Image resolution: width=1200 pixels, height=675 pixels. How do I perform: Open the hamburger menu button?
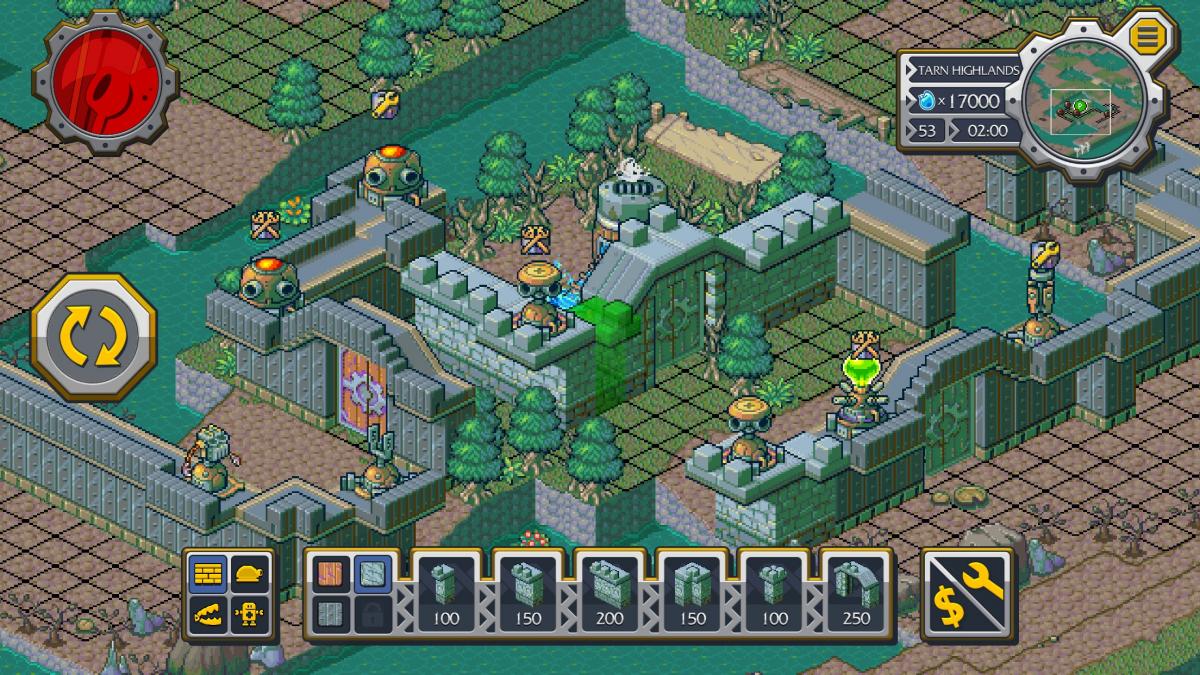(1144, 37)
